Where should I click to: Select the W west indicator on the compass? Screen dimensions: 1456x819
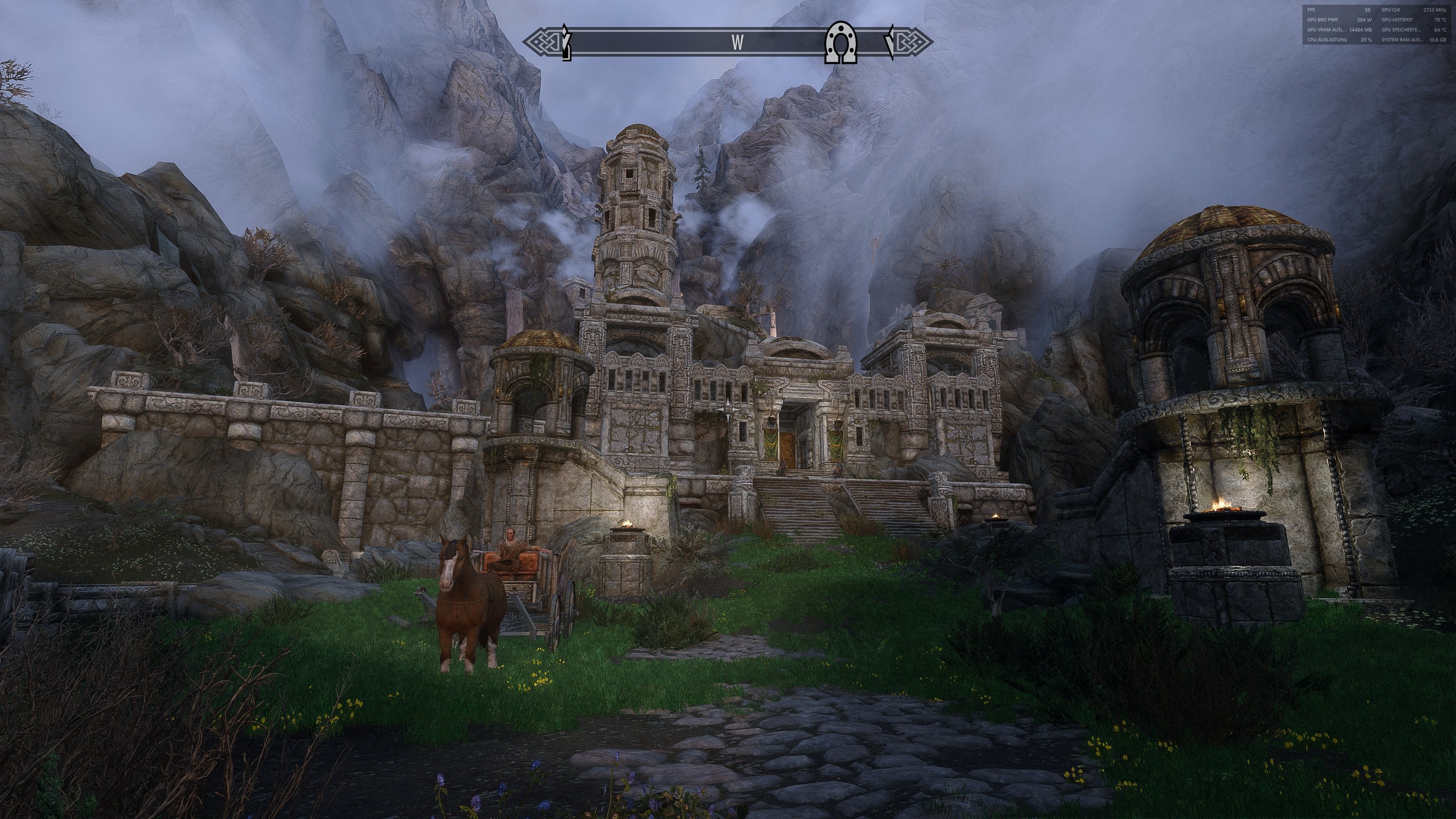737,42
